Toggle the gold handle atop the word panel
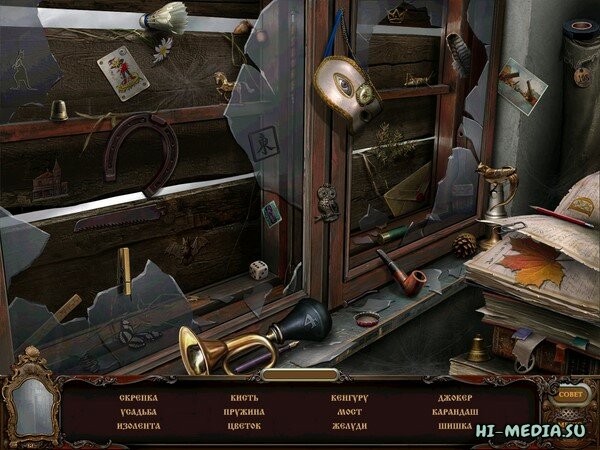This screenshot has width=600, height=450. 300,375
